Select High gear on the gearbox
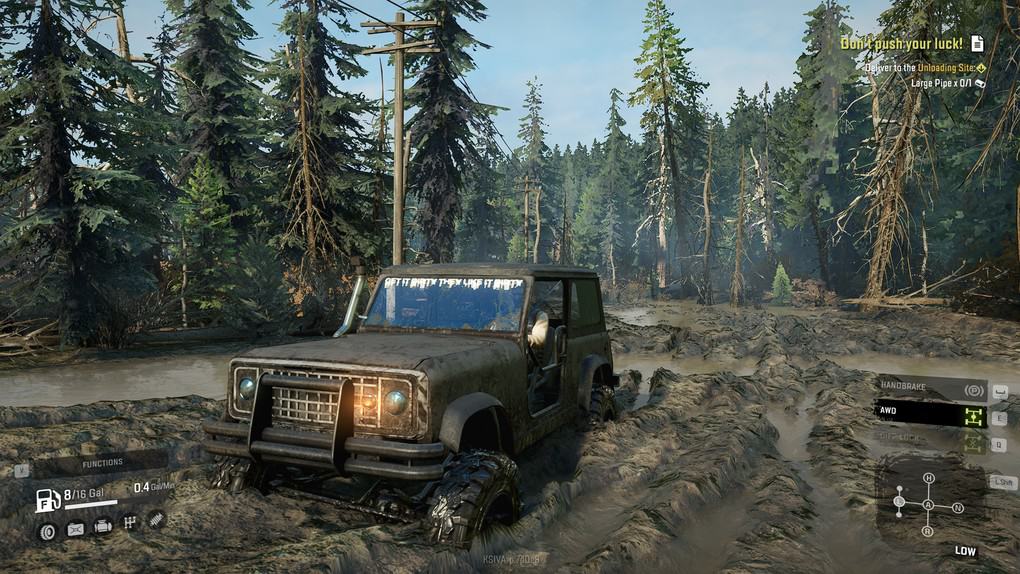The height and width of the screenshot is (574, 1020). 928,478
